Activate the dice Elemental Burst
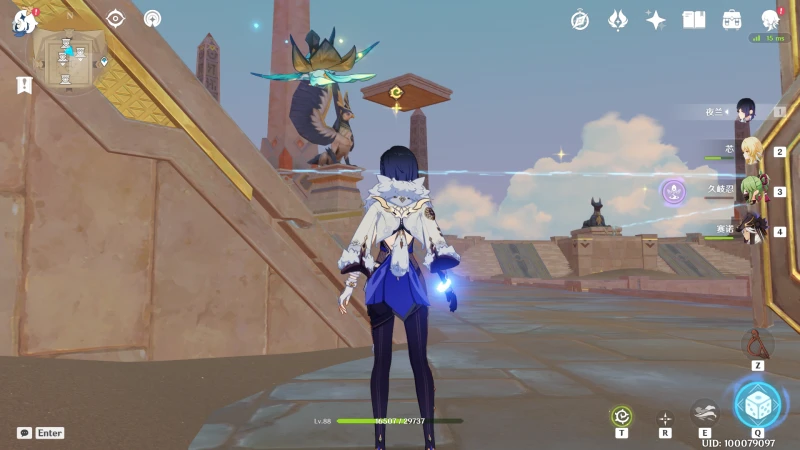Viewport: 800px width, 450px height. pos(757,405)
